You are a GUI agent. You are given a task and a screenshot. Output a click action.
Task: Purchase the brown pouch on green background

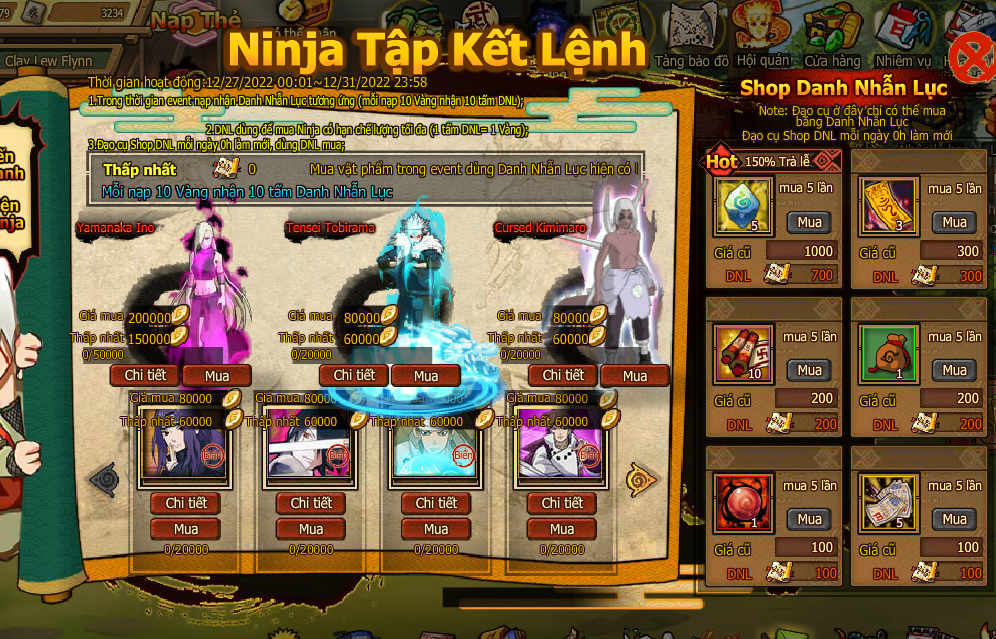coord(955,370)
